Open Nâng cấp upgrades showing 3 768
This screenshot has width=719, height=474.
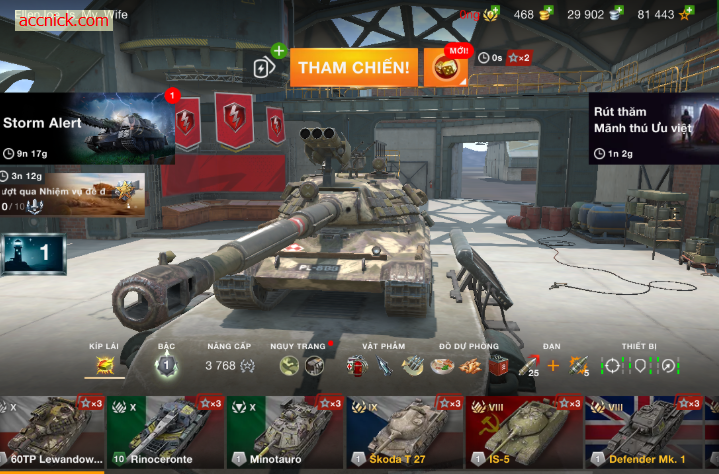tap(229, 365)
